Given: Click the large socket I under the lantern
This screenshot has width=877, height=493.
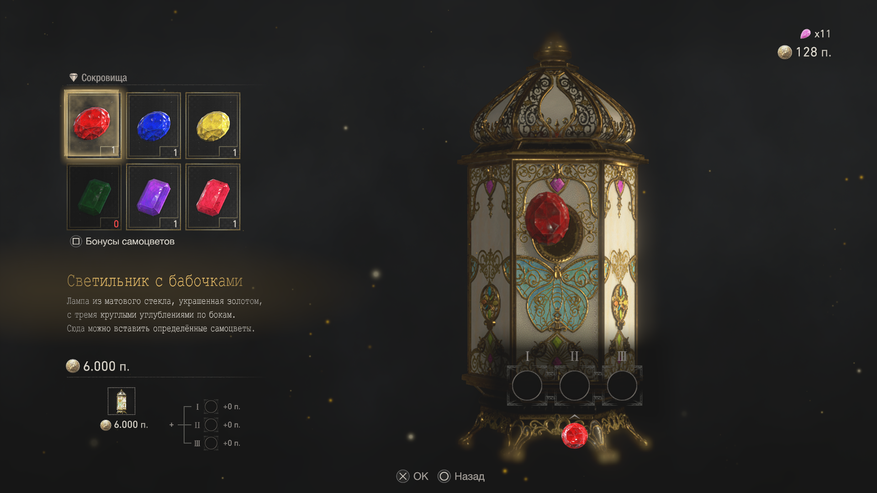Looking at the screenshot, I should click(527, 384).
